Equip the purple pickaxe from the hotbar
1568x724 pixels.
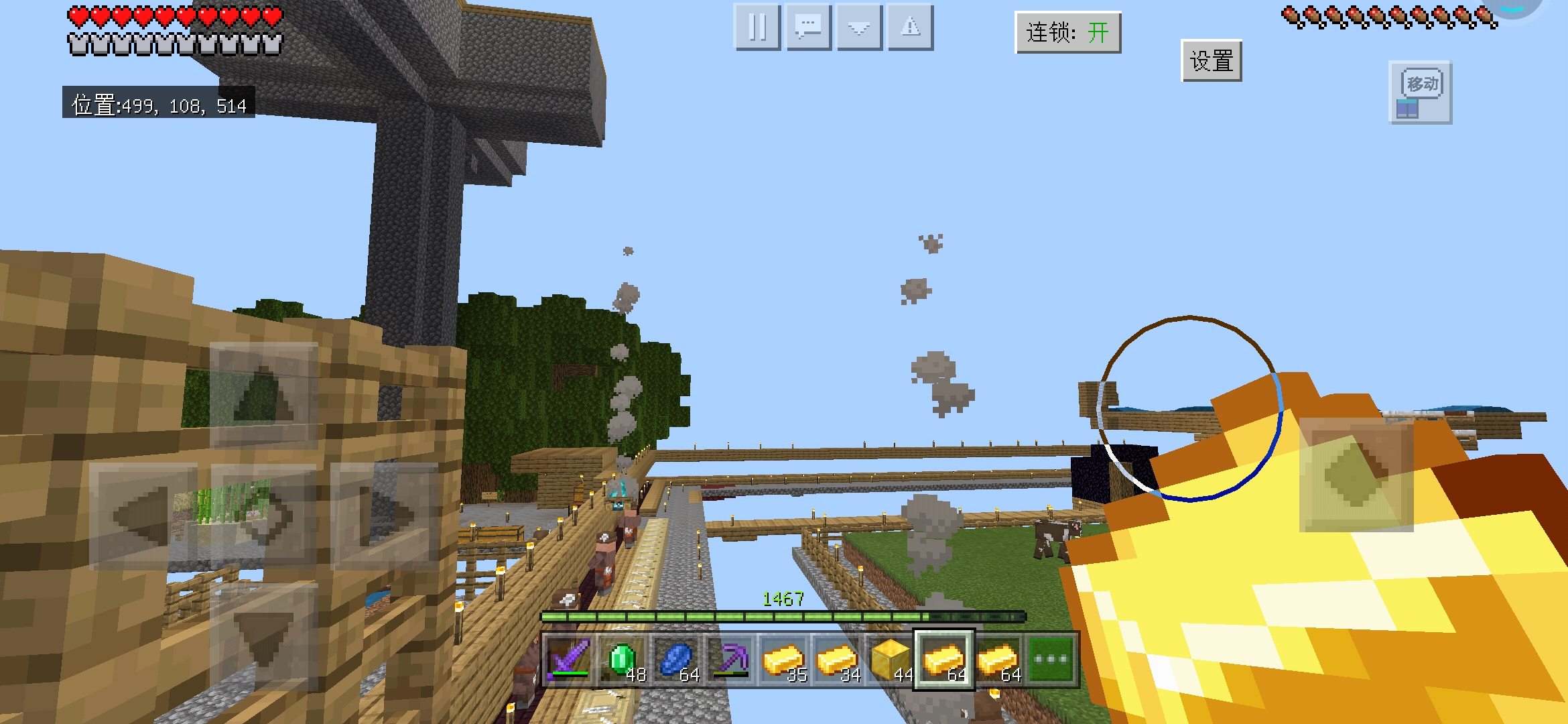pos(730,660)
